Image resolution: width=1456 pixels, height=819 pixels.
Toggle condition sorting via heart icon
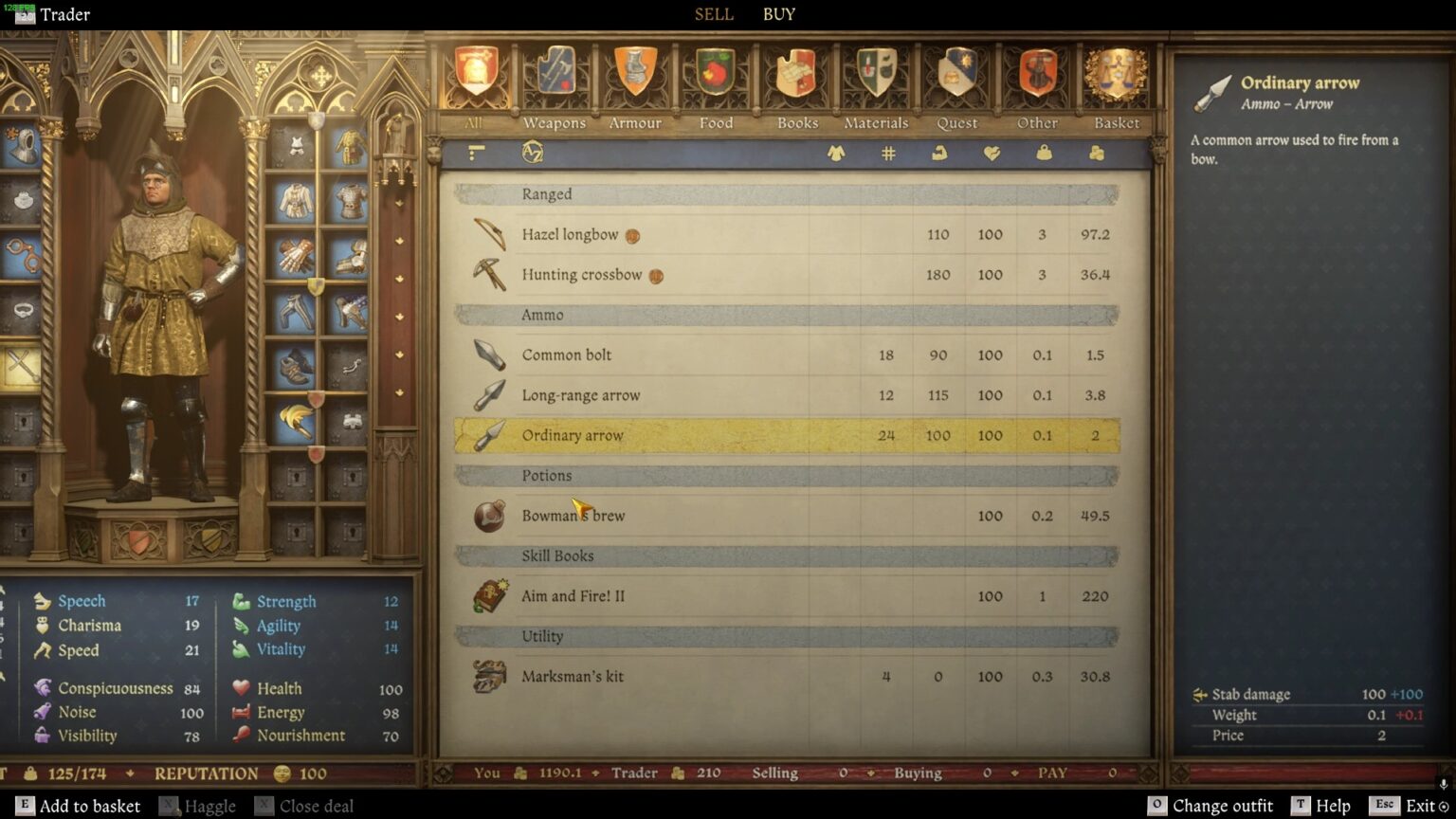pos(992,154)
